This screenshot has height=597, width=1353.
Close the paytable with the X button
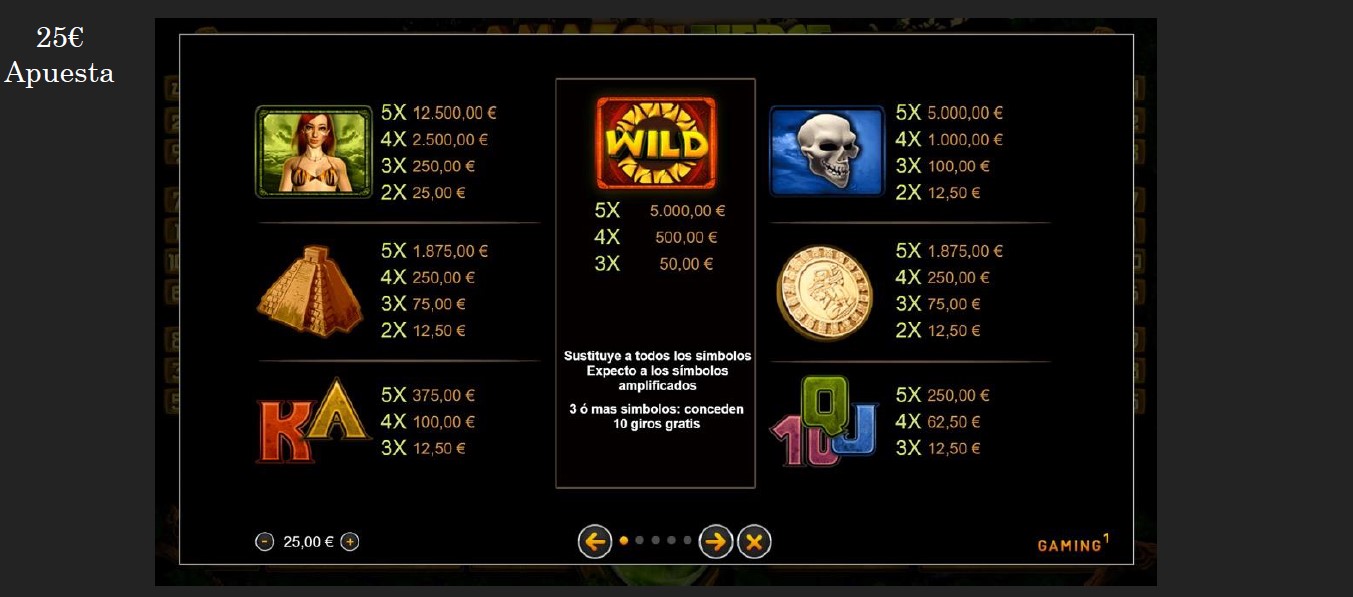(754, 542)
